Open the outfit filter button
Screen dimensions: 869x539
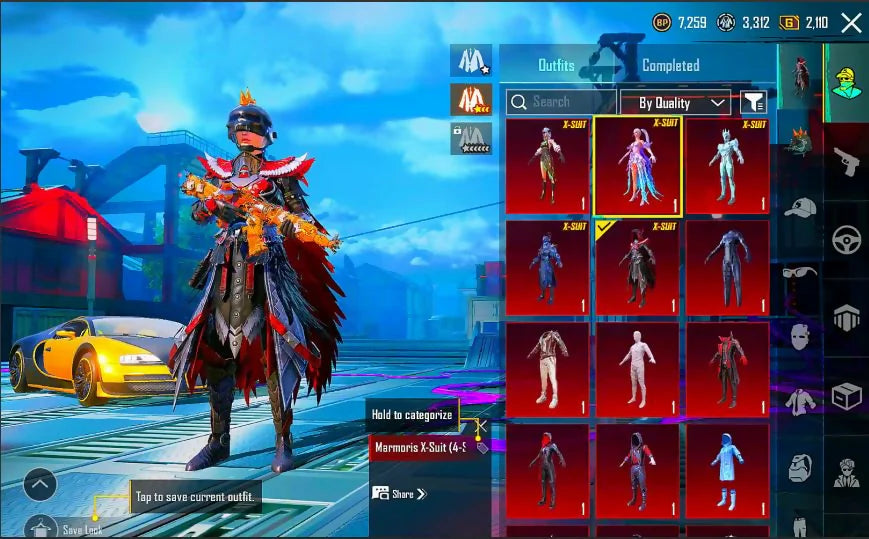point(752,102)
